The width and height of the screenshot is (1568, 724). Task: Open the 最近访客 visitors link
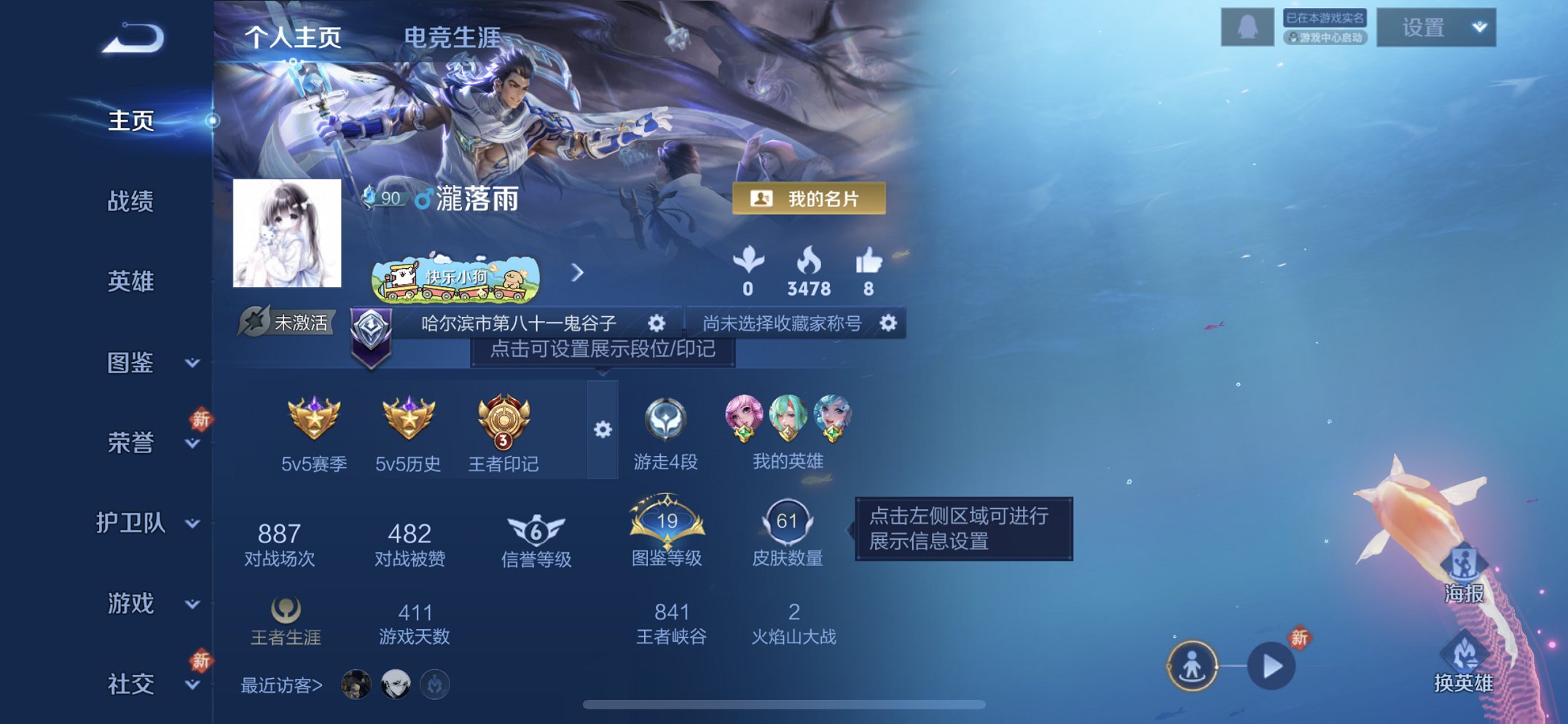[278, 685]
